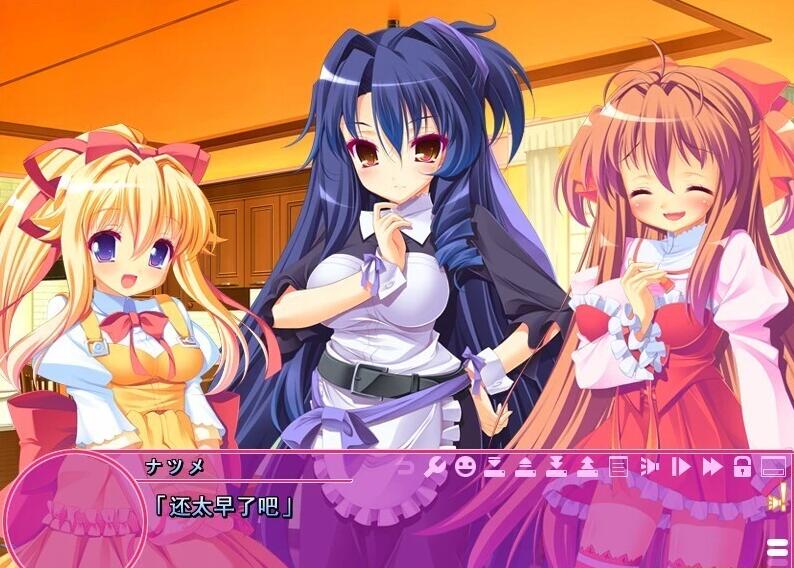Screen dimensions: 794x568
Task: Replay voice with the speaker icon
Action: coord(649,466)
